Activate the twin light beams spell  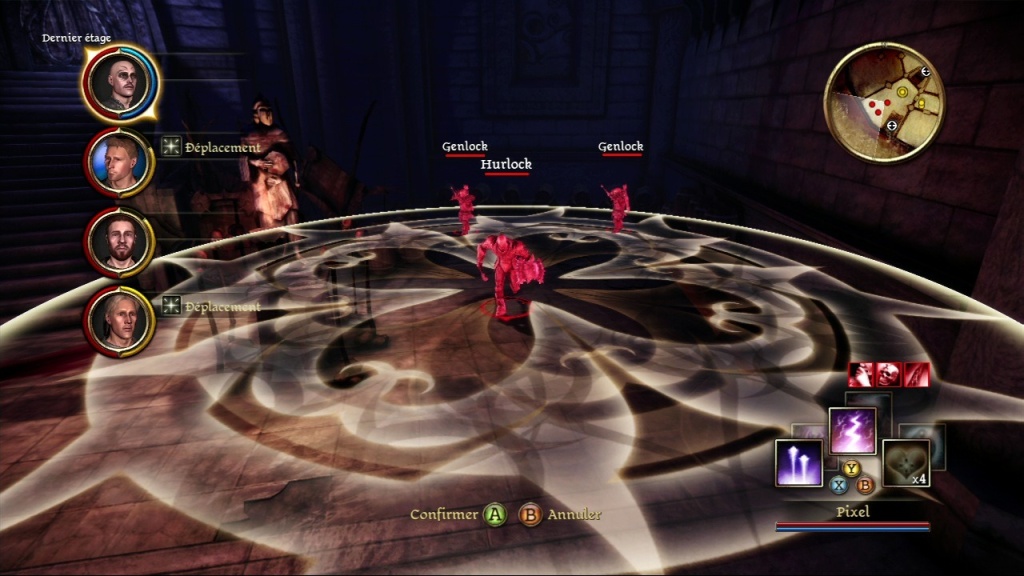(x=799, y=463)
